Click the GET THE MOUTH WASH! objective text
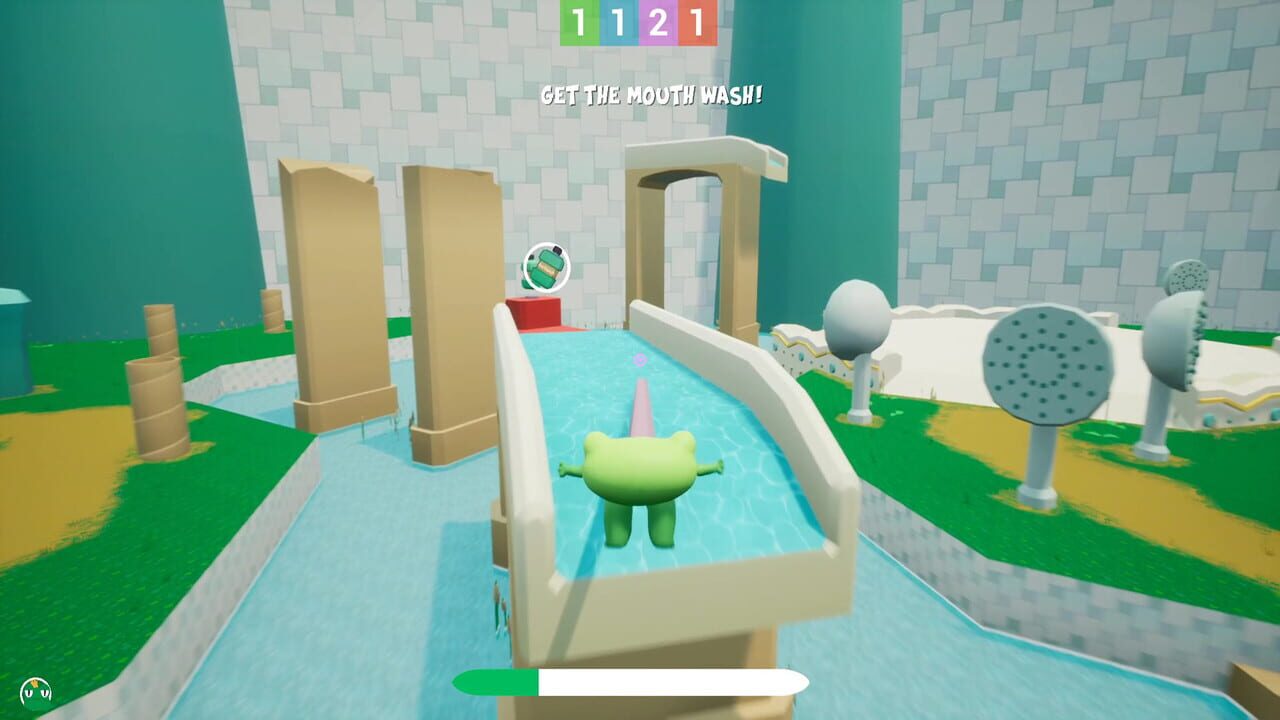 (640, 96)
